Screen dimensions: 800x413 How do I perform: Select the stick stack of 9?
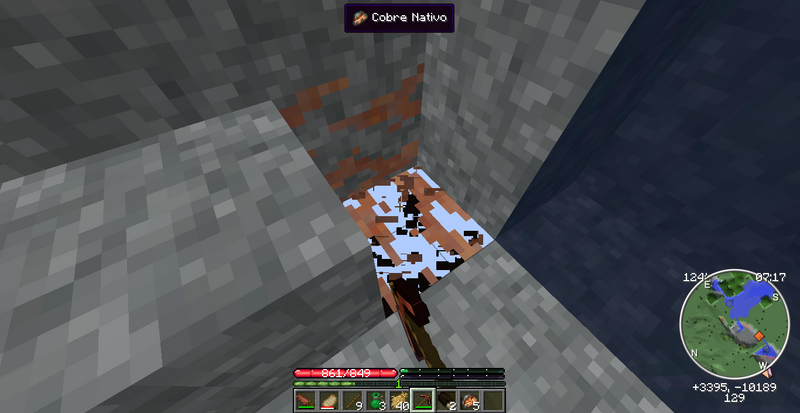[x=350, y=401]
